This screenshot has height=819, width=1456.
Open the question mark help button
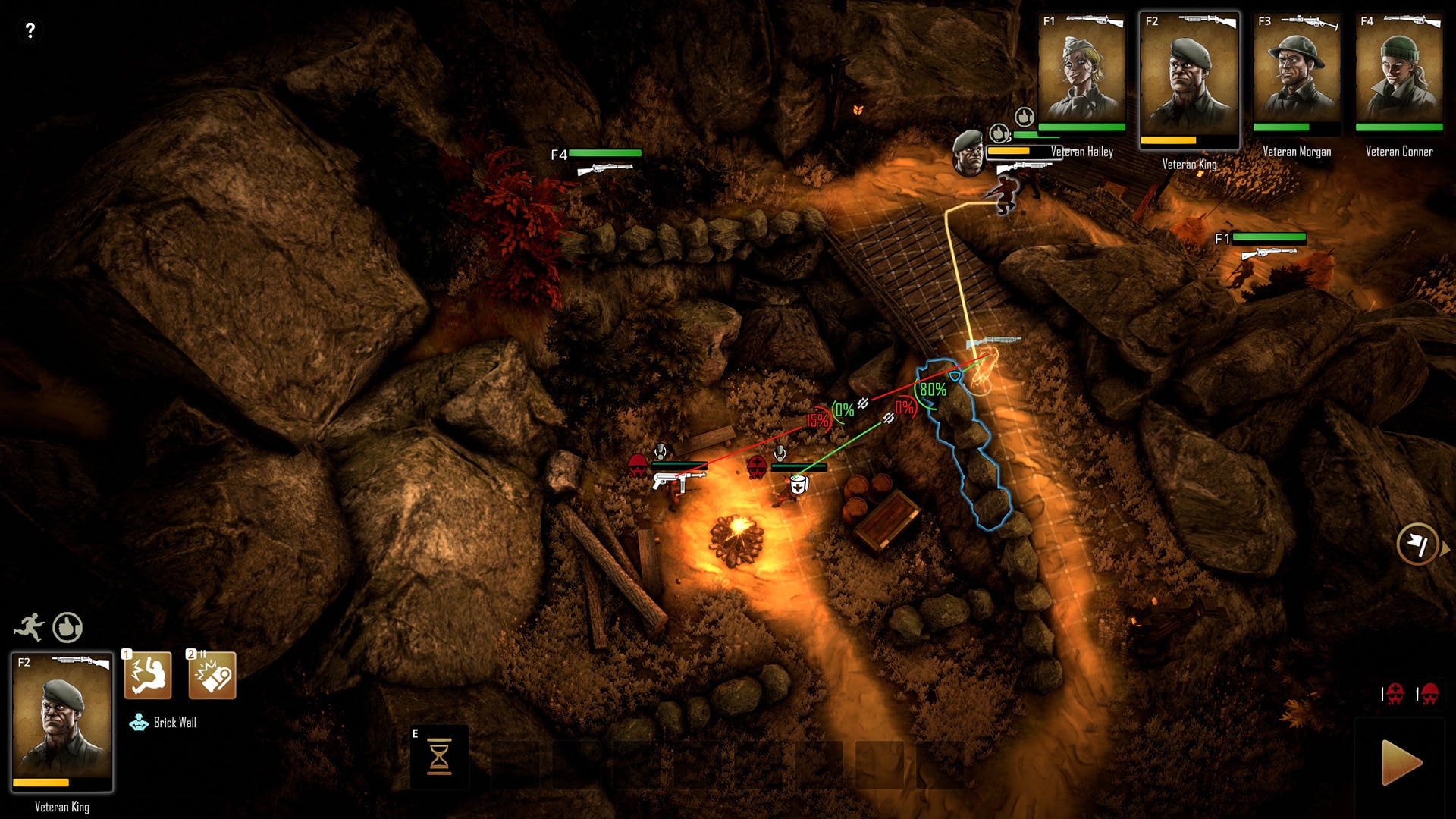click(x=30, y=30)
